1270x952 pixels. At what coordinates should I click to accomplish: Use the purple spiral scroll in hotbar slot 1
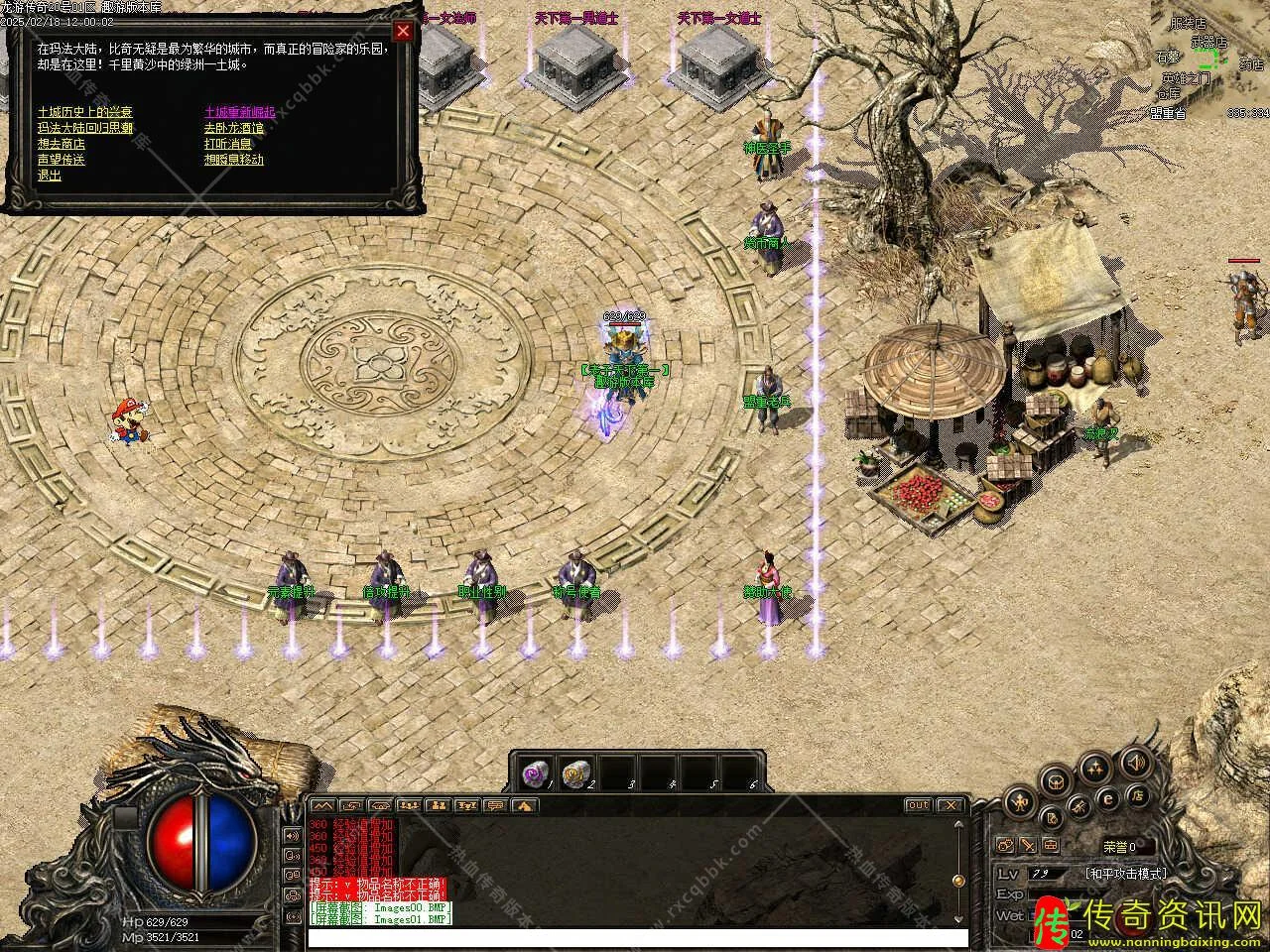(535, 773)
